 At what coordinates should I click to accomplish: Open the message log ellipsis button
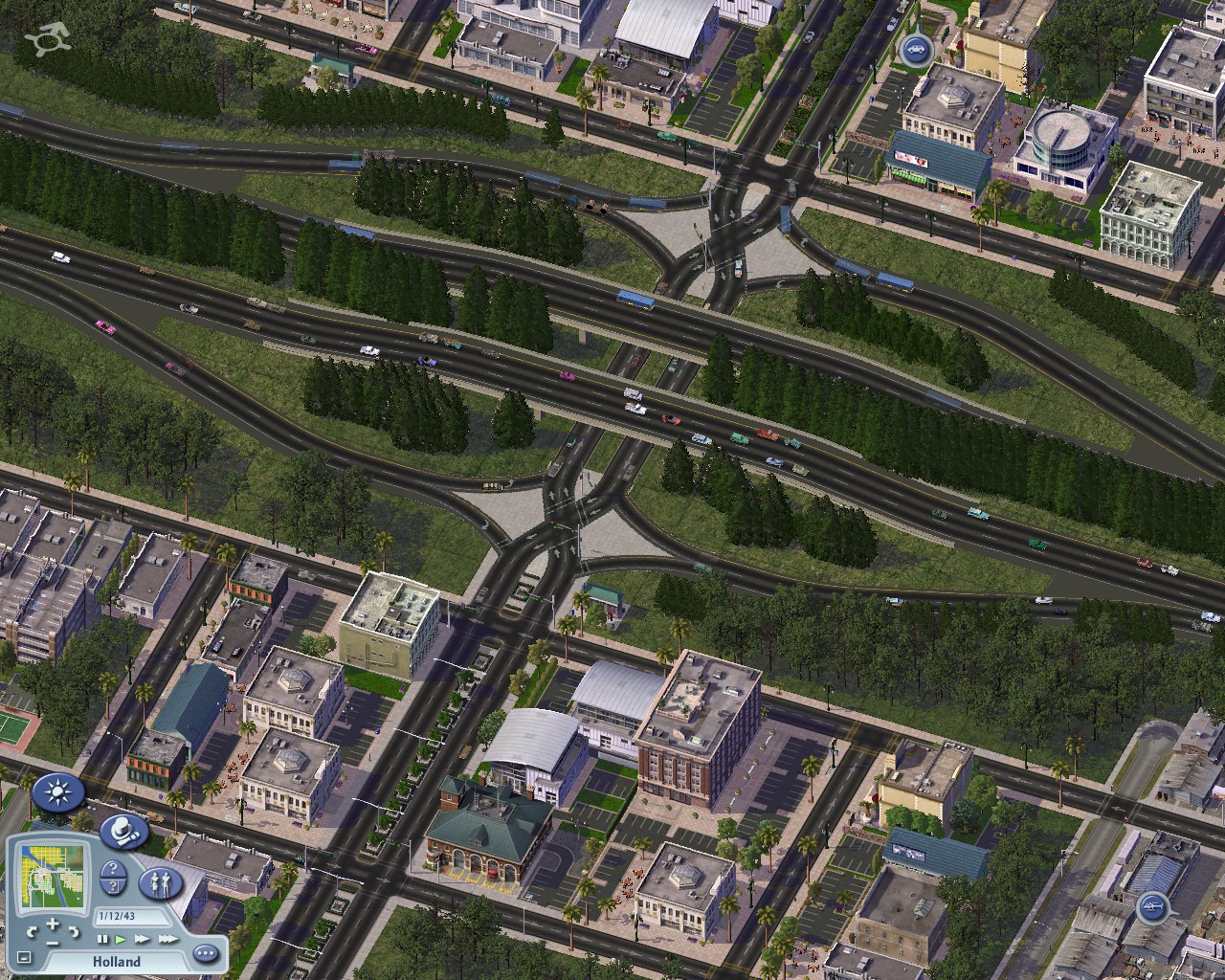coord(205,953)
